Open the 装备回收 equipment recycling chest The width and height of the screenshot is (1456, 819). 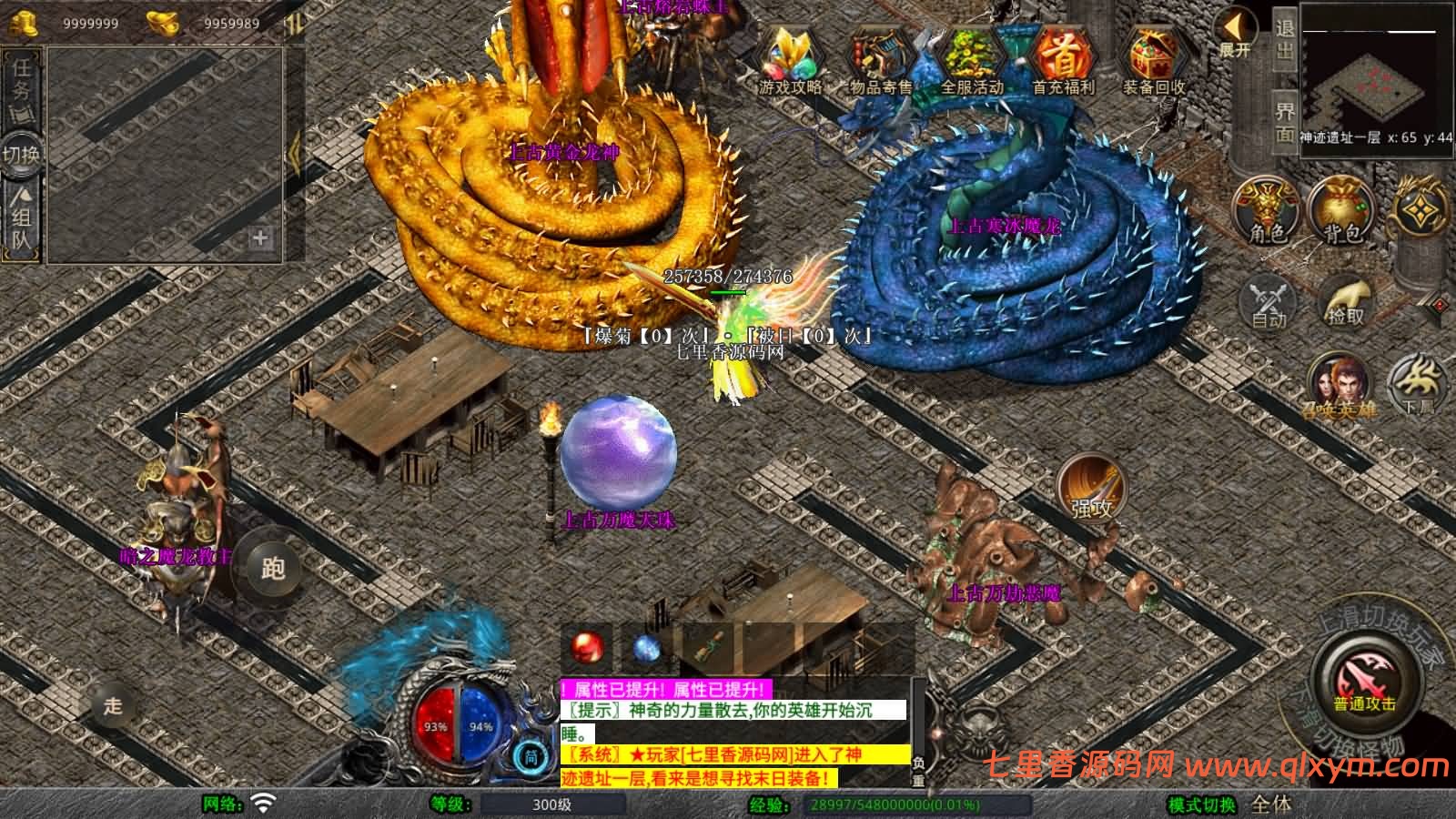pos(1153,60)
